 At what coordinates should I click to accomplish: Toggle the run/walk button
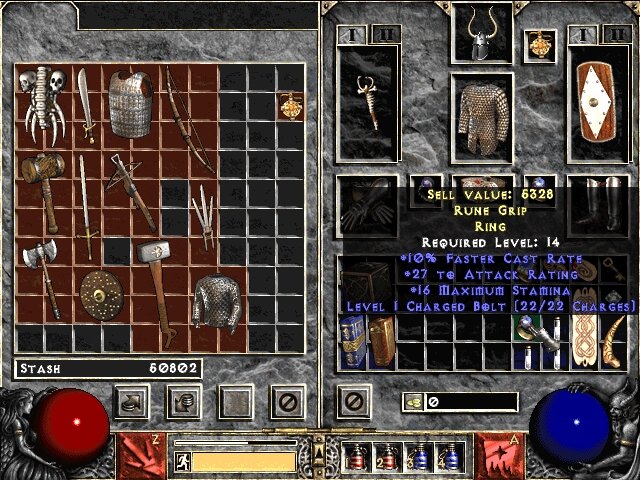tap(183, 461)
